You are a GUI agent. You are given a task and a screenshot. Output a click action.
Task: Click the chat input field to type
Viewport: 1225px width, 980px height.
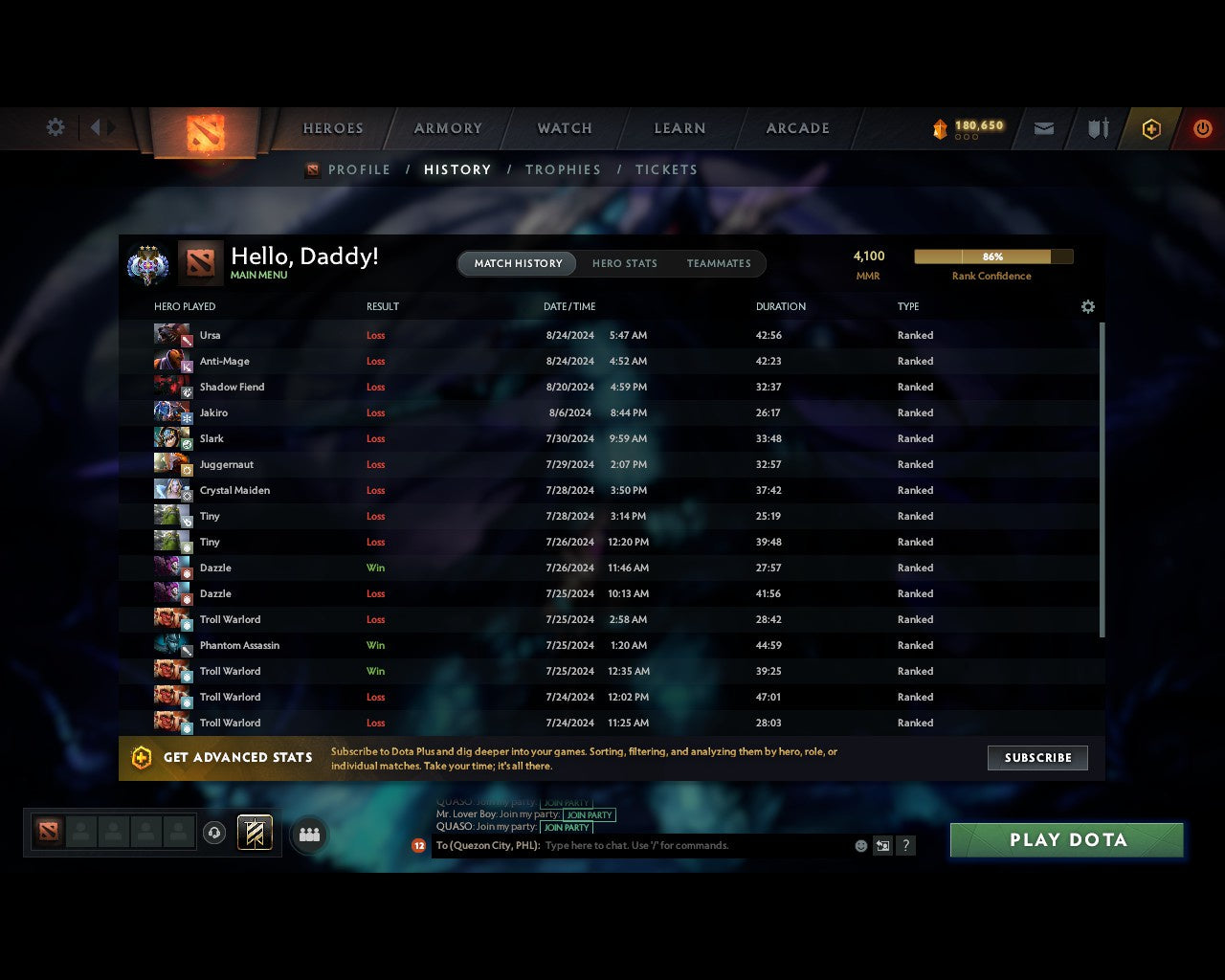670,845
